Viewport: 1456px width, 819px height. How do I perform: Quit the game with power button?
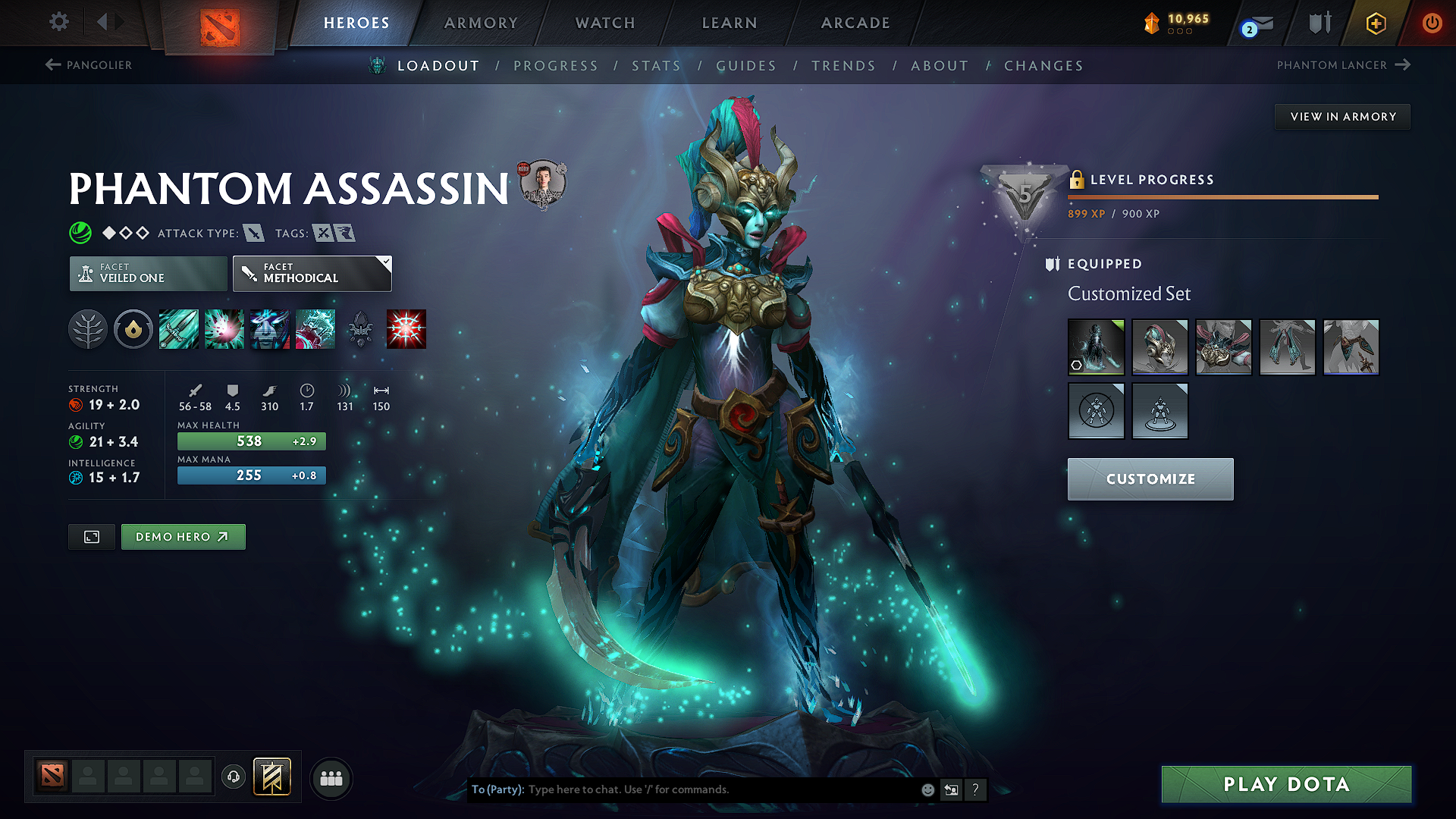[1432, 23]
